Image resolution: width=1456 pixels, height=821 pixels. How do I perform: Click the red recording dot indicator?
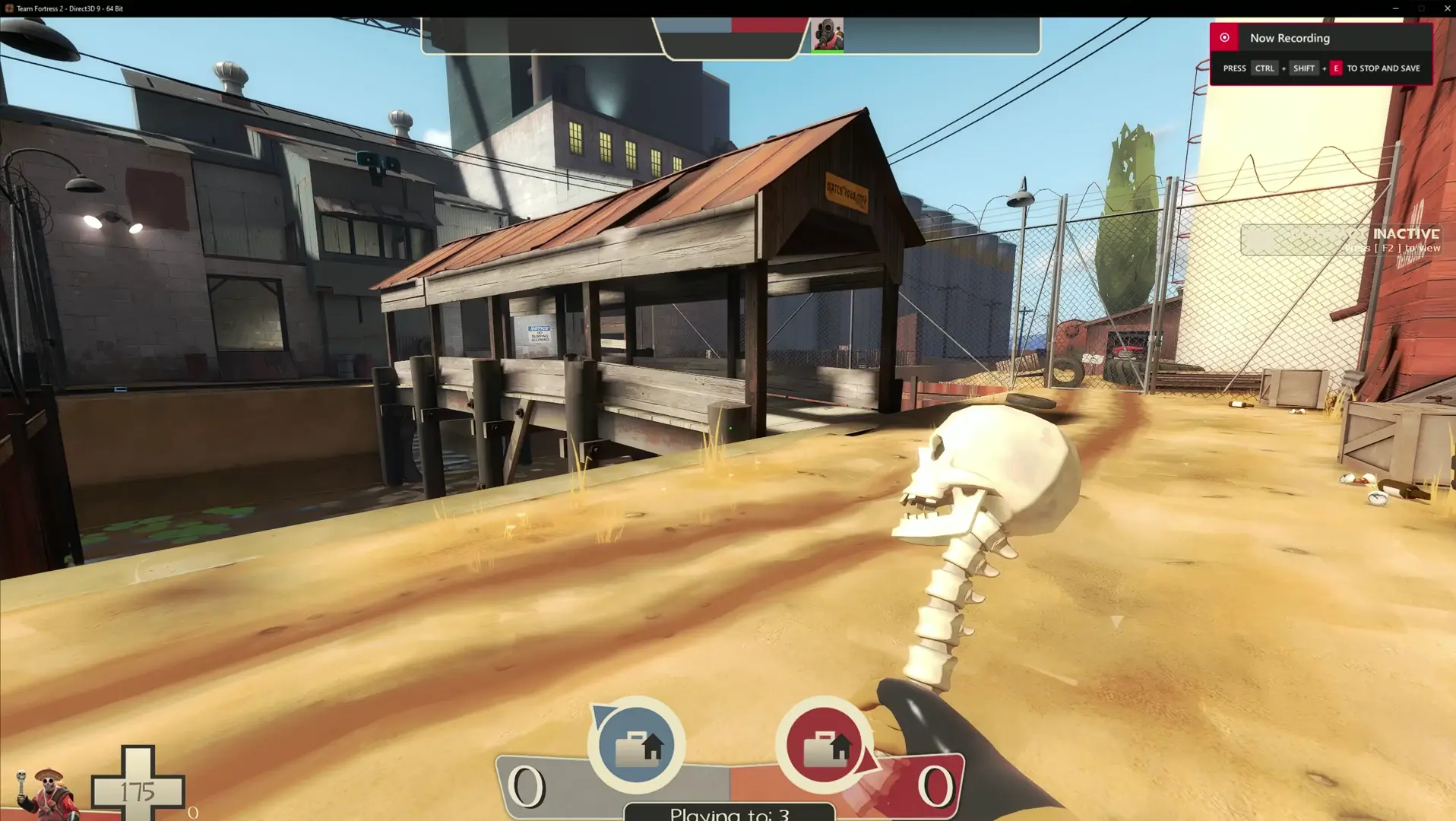point(1223,36)
